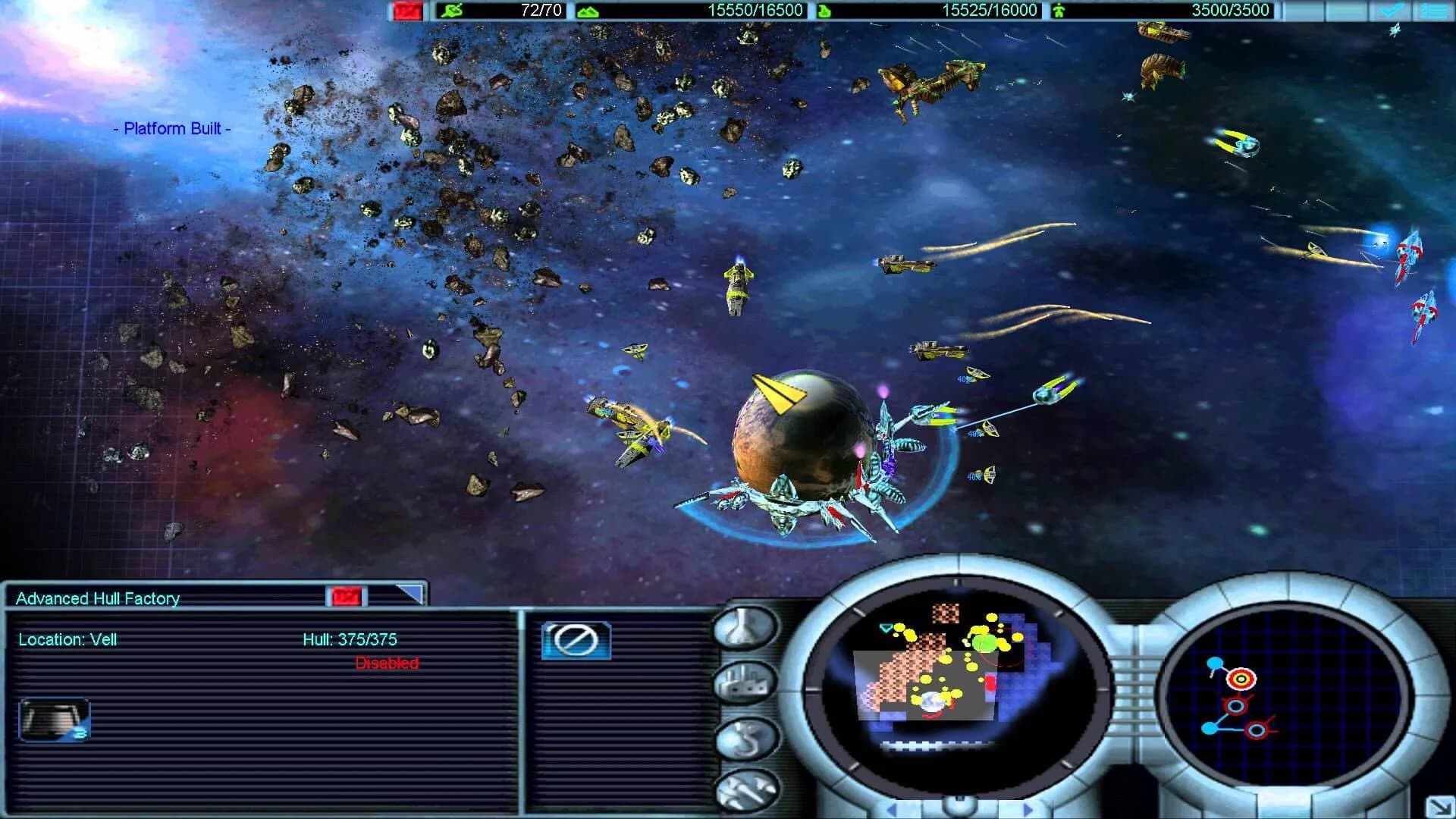Click the Hull: 375/375 readout
Image resolution: width=1456 pixels, height=819 pixels.
coord(351,639)
